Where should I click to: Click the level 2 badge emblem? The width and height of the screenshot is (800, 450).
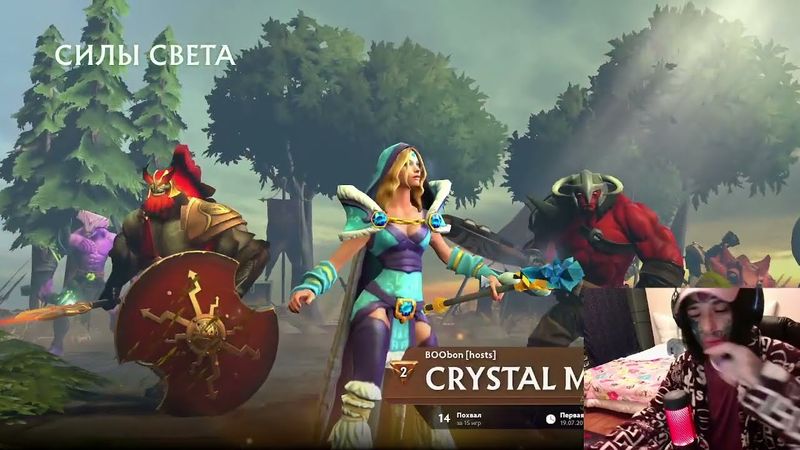pyautogui.click(x=403, y=372)
